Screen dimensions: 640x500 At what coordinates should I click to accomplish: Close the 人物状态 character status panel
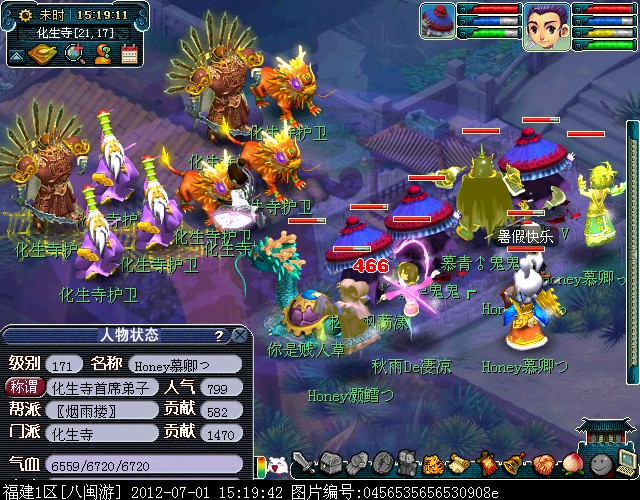238,335
